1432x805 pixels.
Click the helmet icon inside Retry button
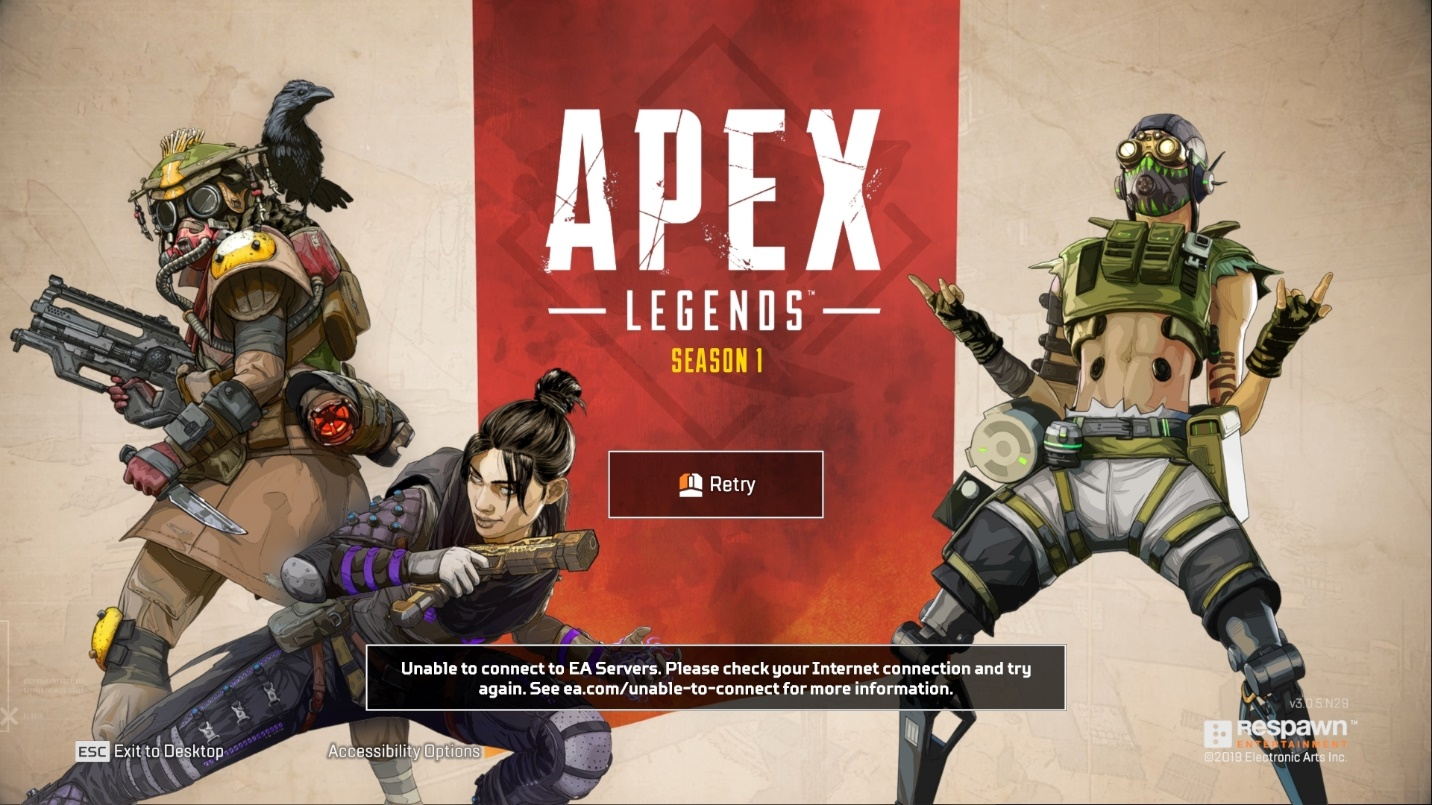pos(690,483)
